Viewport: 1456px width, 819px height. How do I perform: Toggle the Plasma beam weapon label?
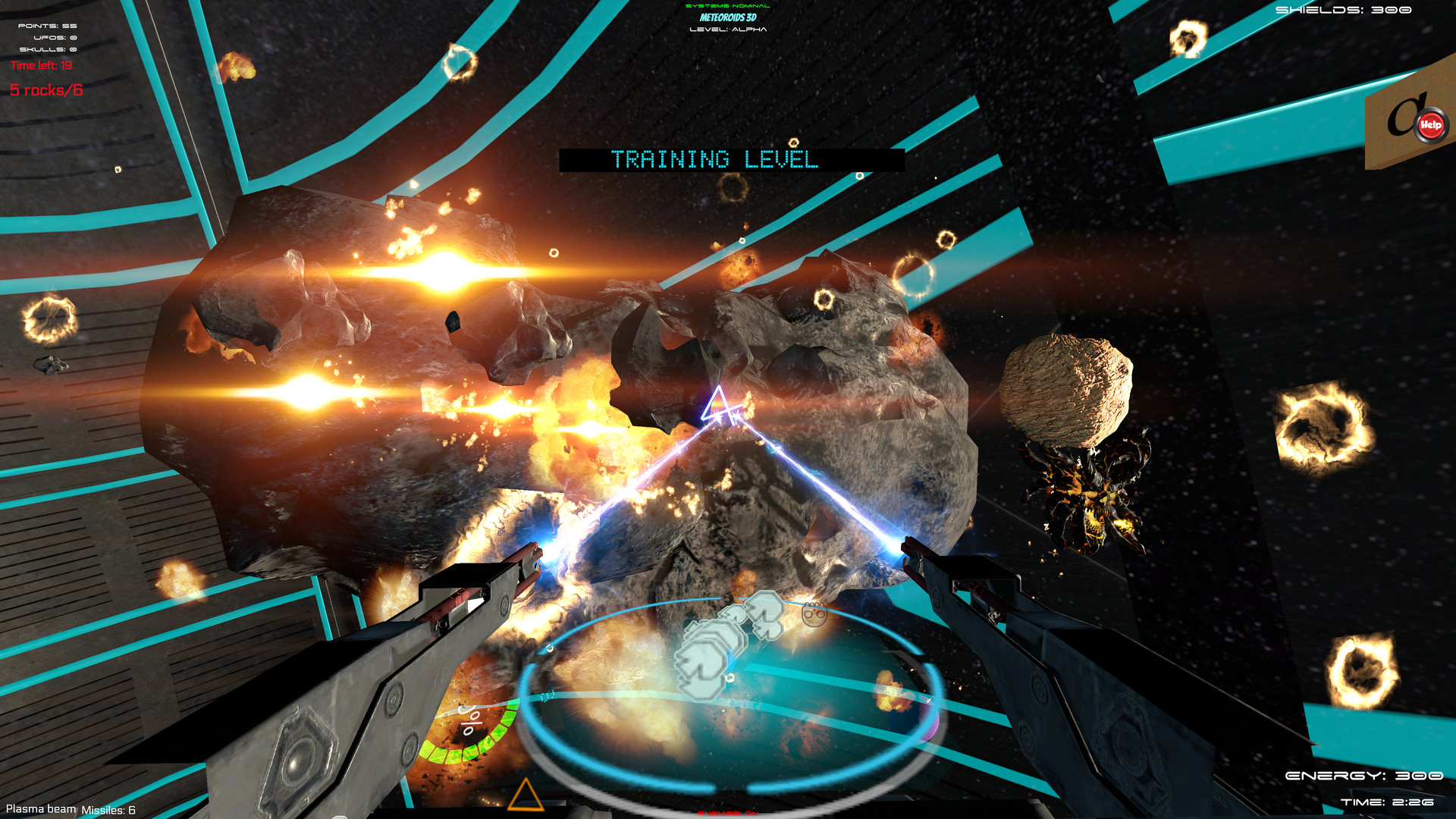pyautogui.click(x=39, y=808)
